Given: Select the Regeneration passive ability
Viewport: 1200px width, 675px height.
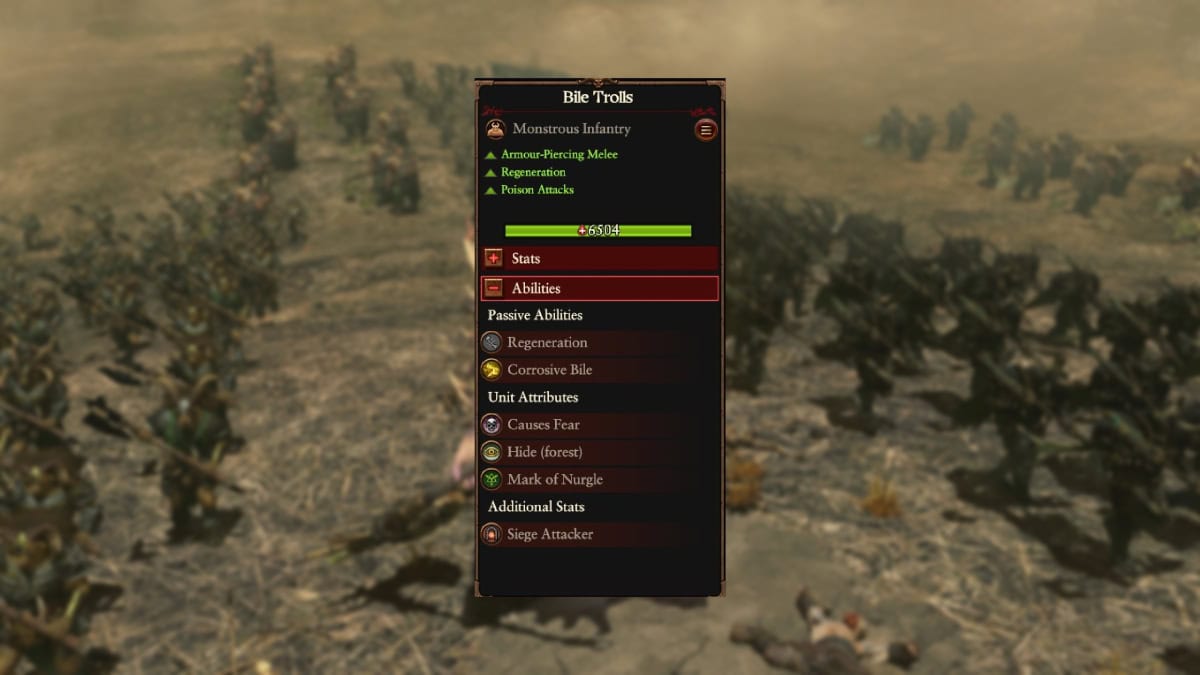Looking at the screenshot, I should [546, 342].
